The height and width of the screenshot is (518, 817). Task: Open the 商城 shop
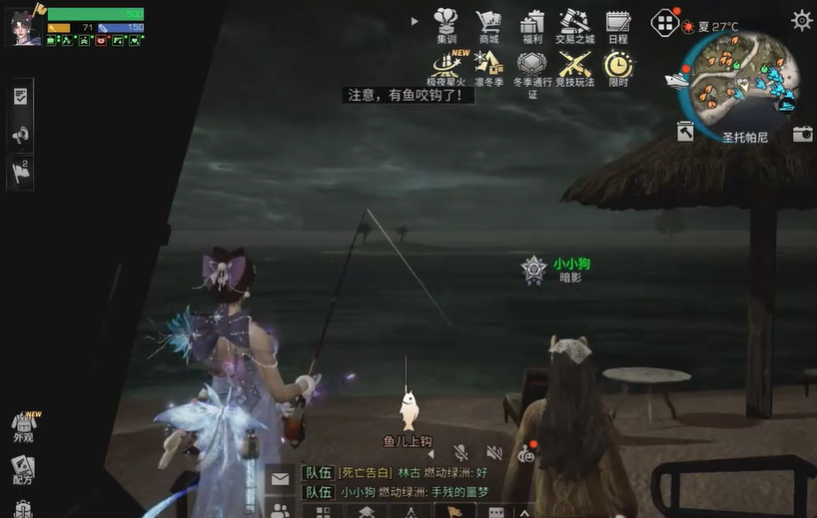click(x=489, y=24)
